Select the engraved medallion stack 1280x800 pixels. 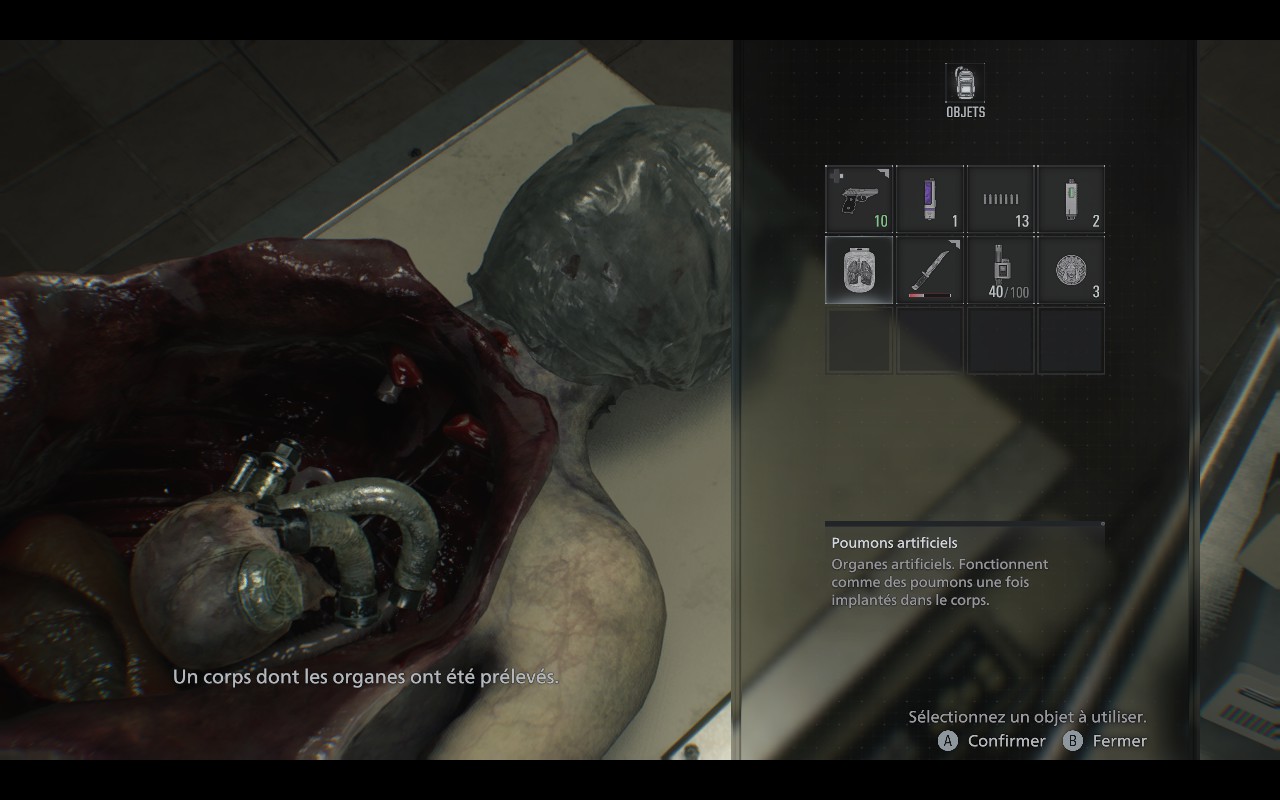pos(1071,270)
